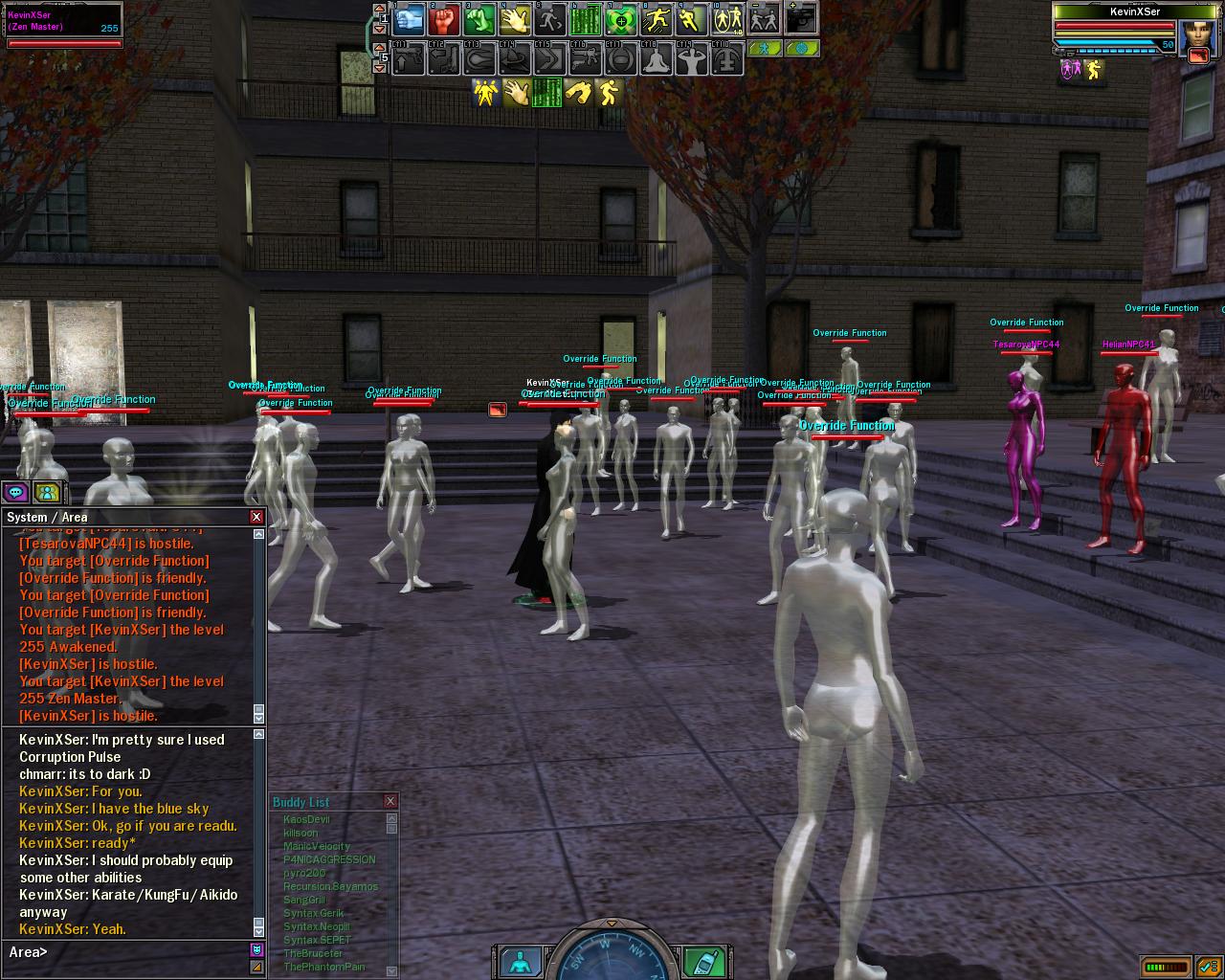This screenshot has height=980, width=1225.
Task: Activate the flexing muscles ability icon
Action: click(692, 59)
